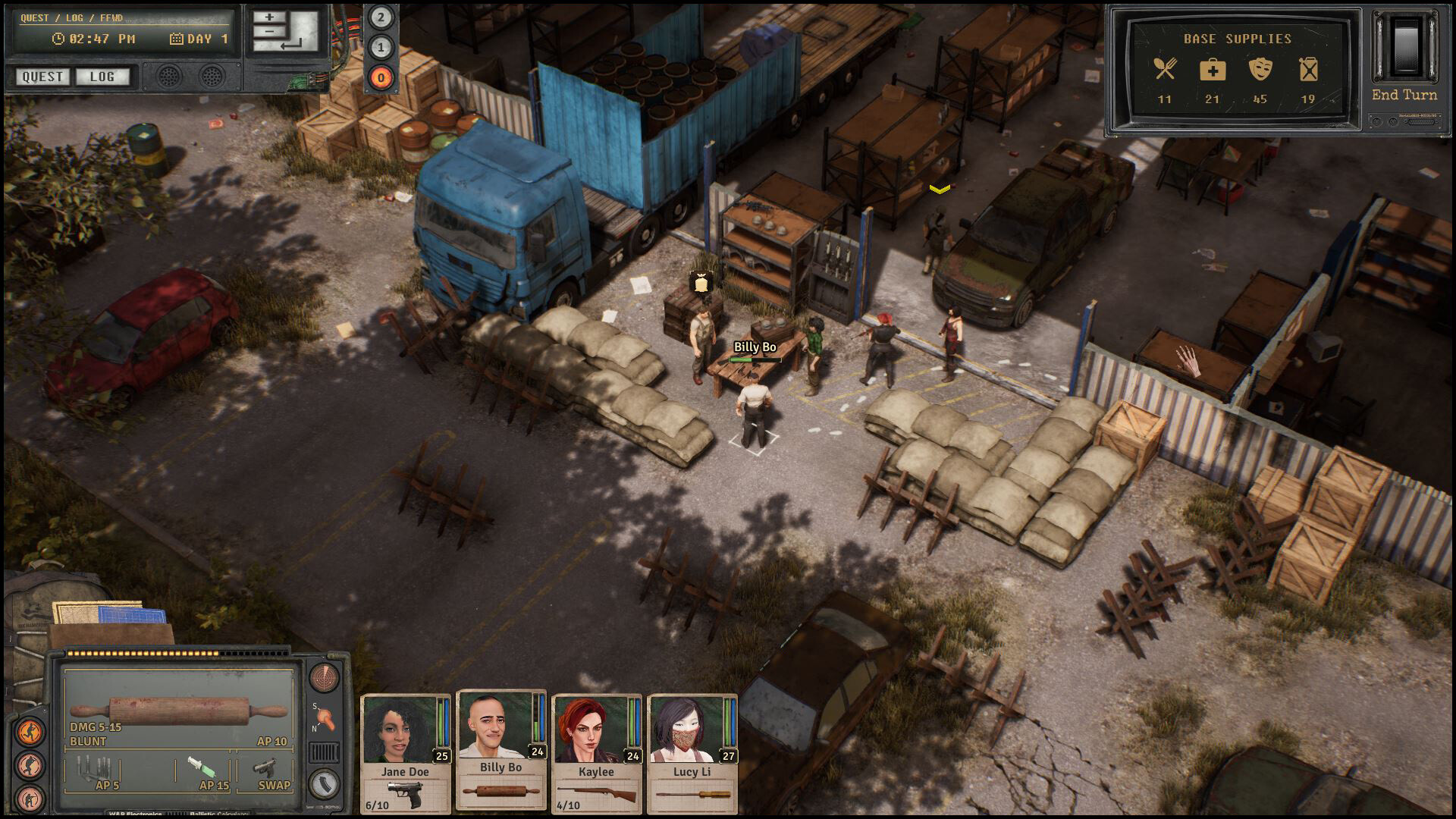The image size is (1456, 819).
Task: Click the minus stepper next to the clock panel
Action: pos(268,32)
